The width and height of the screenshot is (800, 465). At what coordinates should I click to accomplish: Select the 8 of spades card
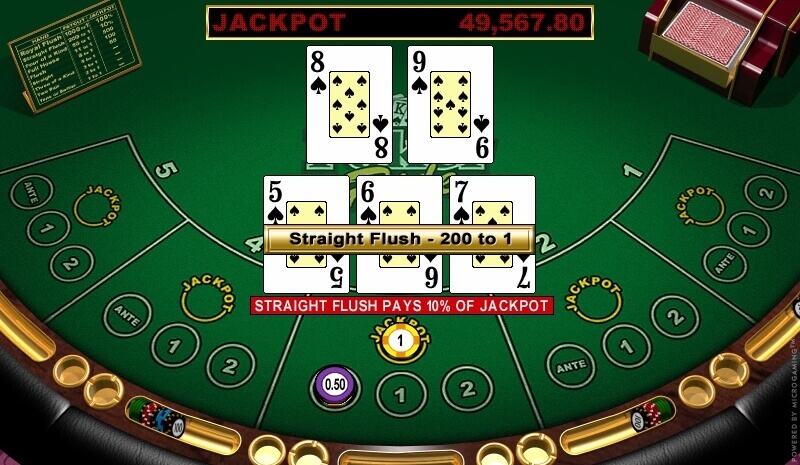349,103
